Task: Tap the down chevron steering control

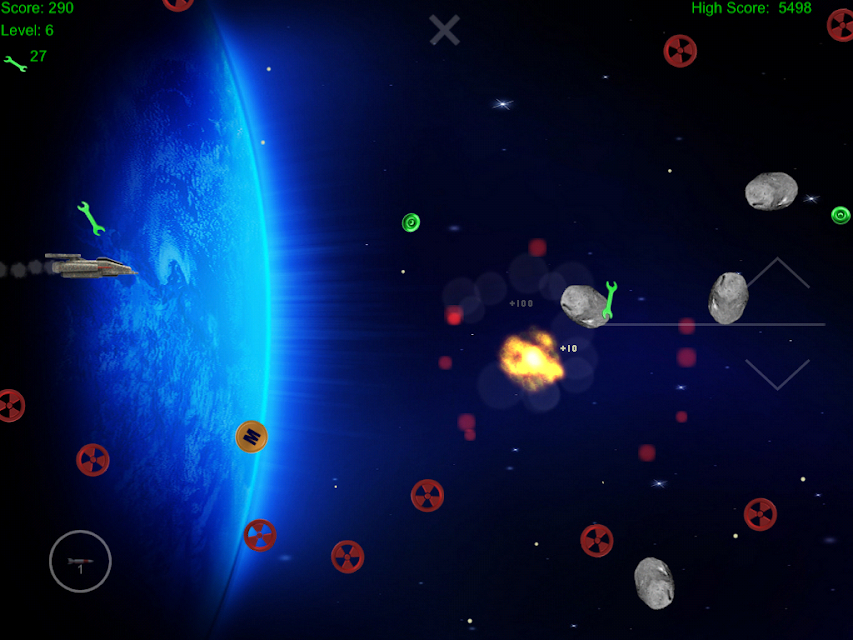Action: (x=777, y=373)
